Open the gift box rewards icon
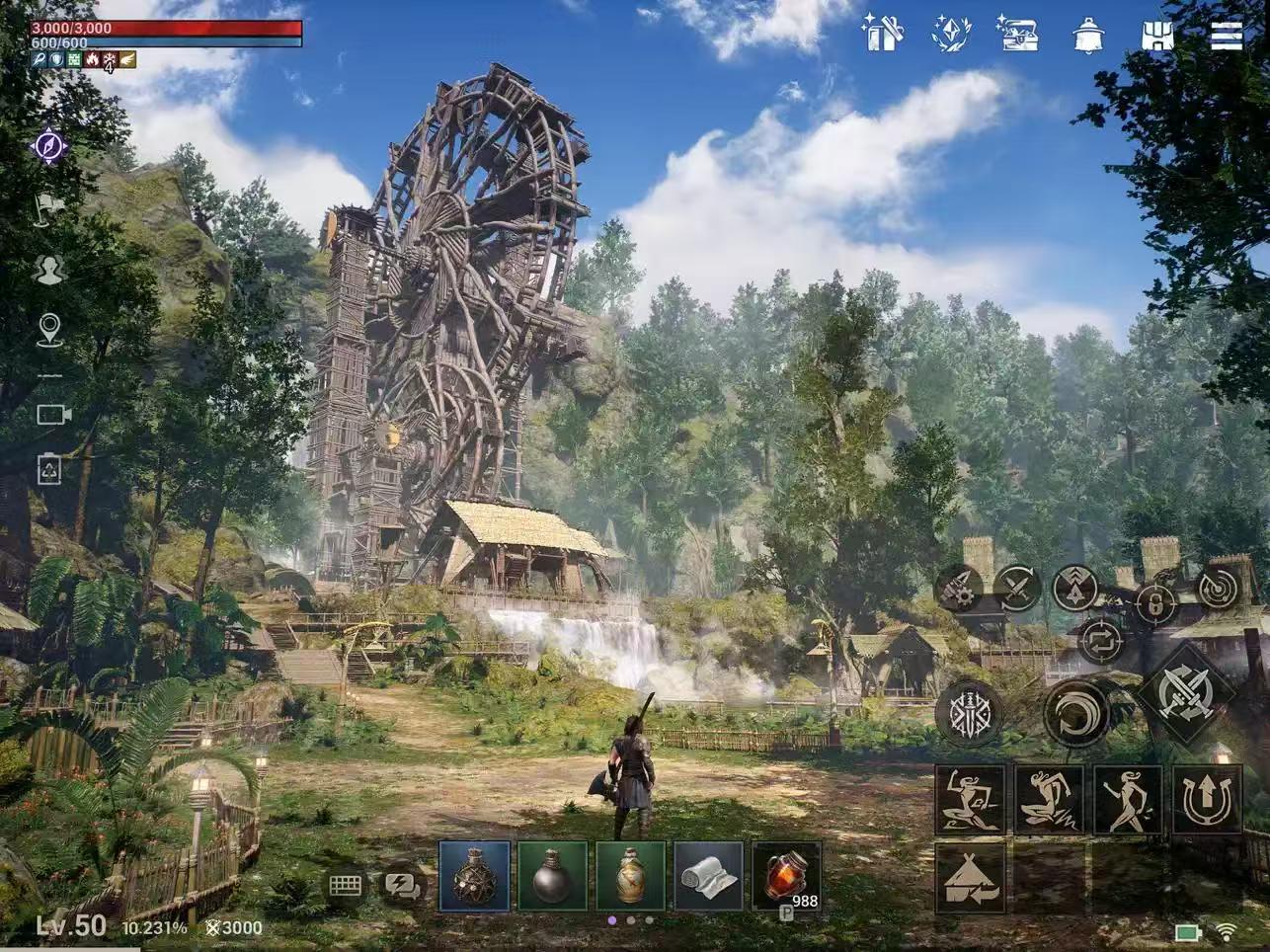Viewport: 1270px width, 952px height. (x=882, y=33)
